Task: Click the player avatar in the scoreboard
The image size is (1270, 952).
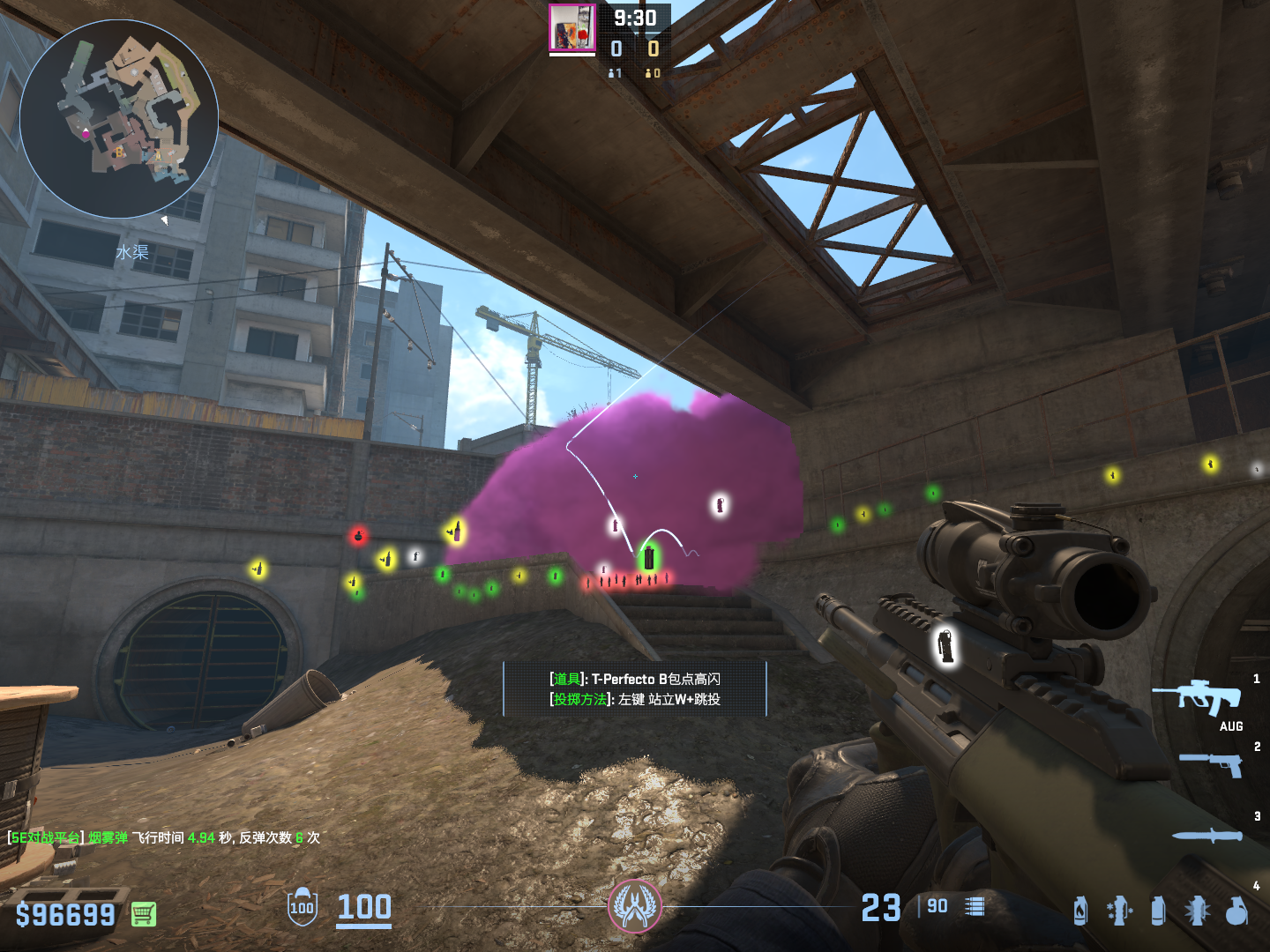Action: tap(572, 28)
